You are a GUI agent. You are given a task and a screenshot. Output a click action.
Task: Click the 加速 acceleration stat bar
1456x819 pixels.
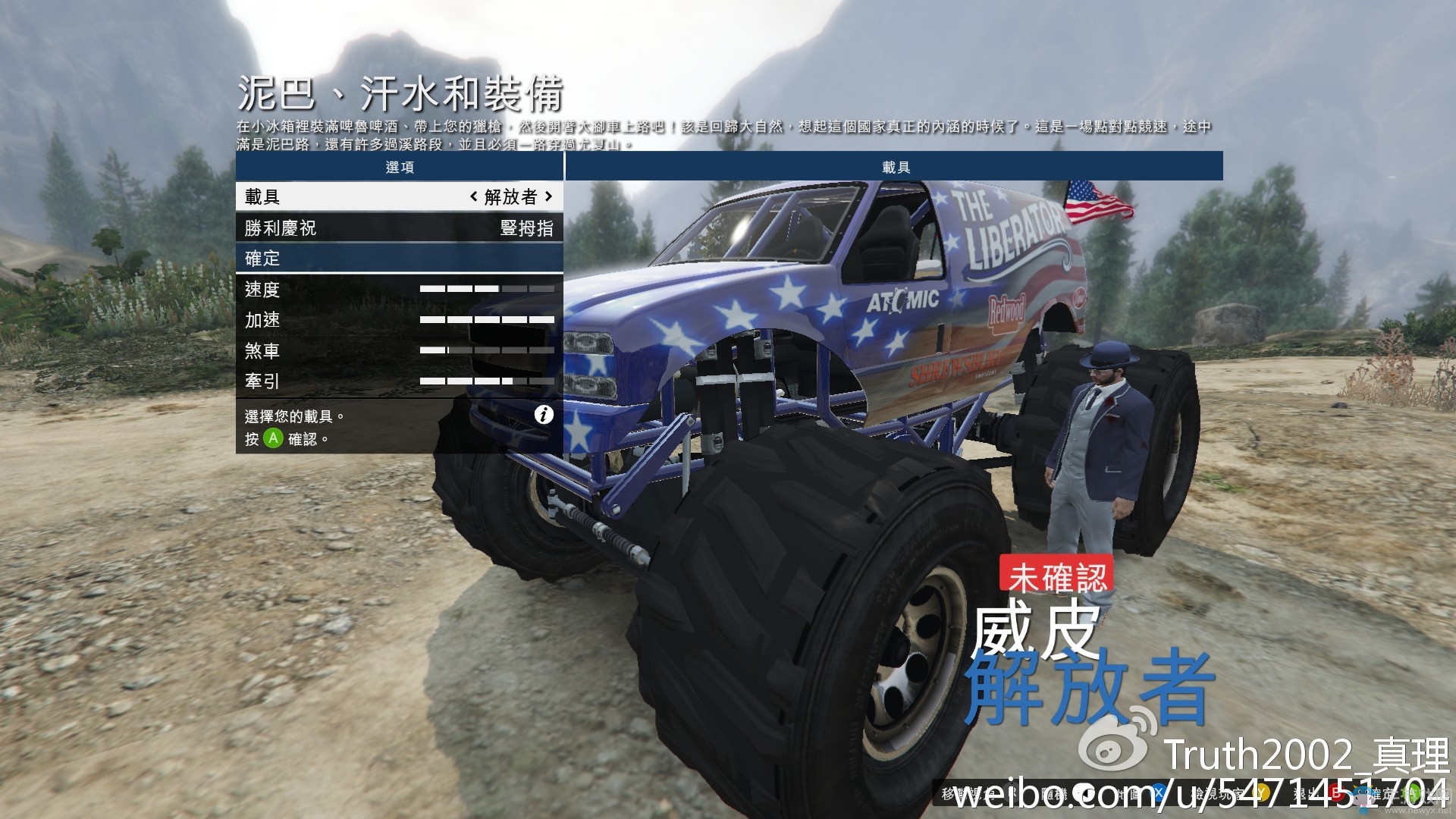485,320
